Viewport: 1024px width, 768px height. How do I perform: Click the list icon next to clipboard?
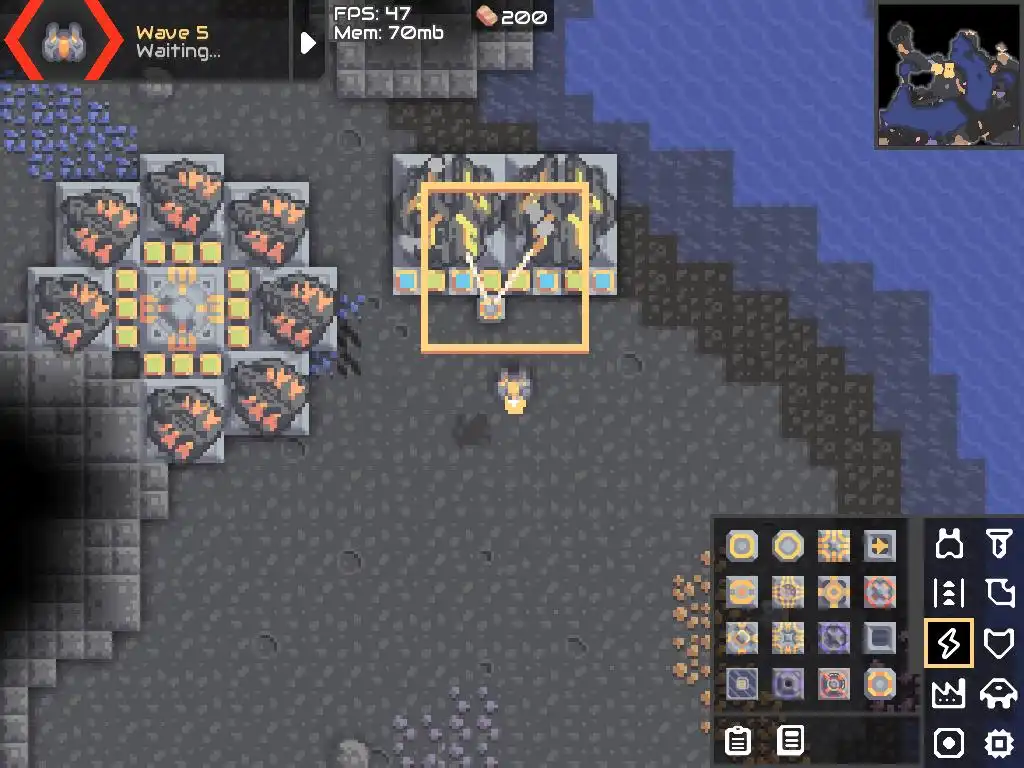(791, 741)
